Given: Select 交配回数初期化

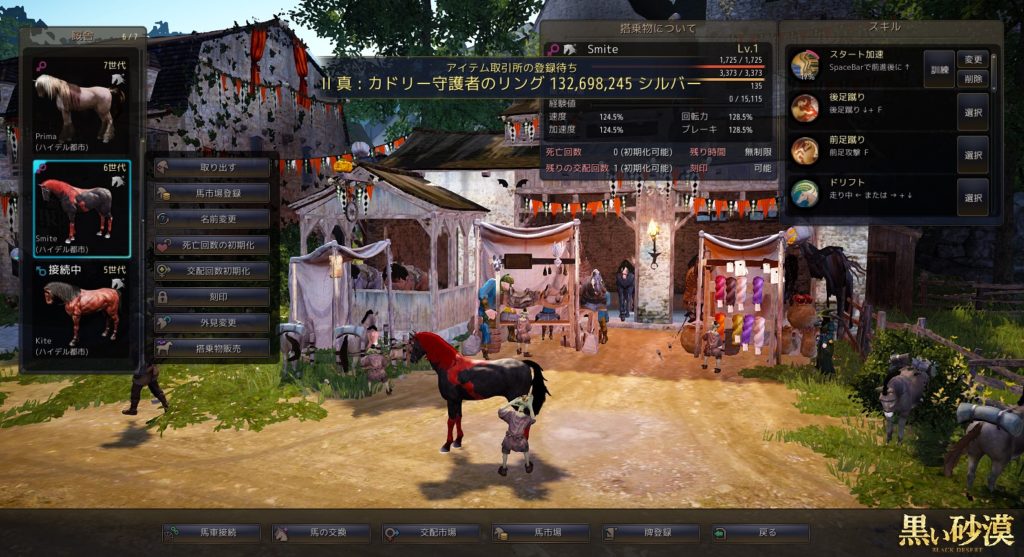Looking at the screenshot, I should (213, 271).
